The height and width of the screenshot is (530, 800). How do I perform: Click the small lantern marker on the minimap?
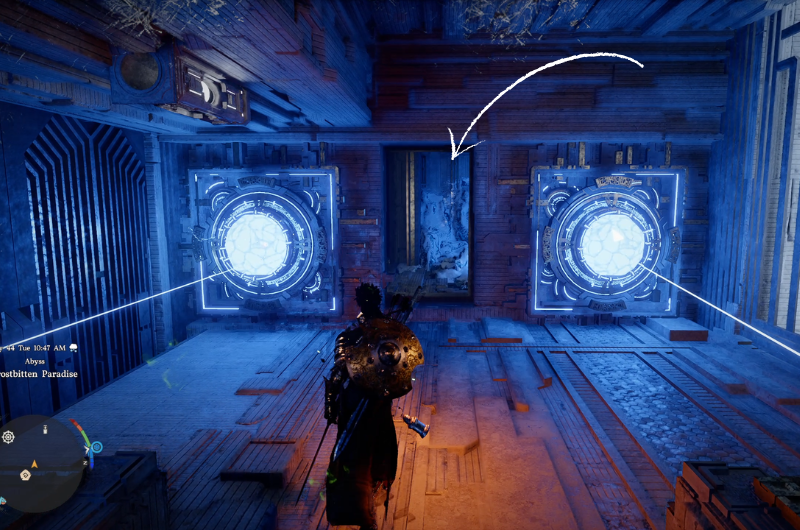pos(45,429)
